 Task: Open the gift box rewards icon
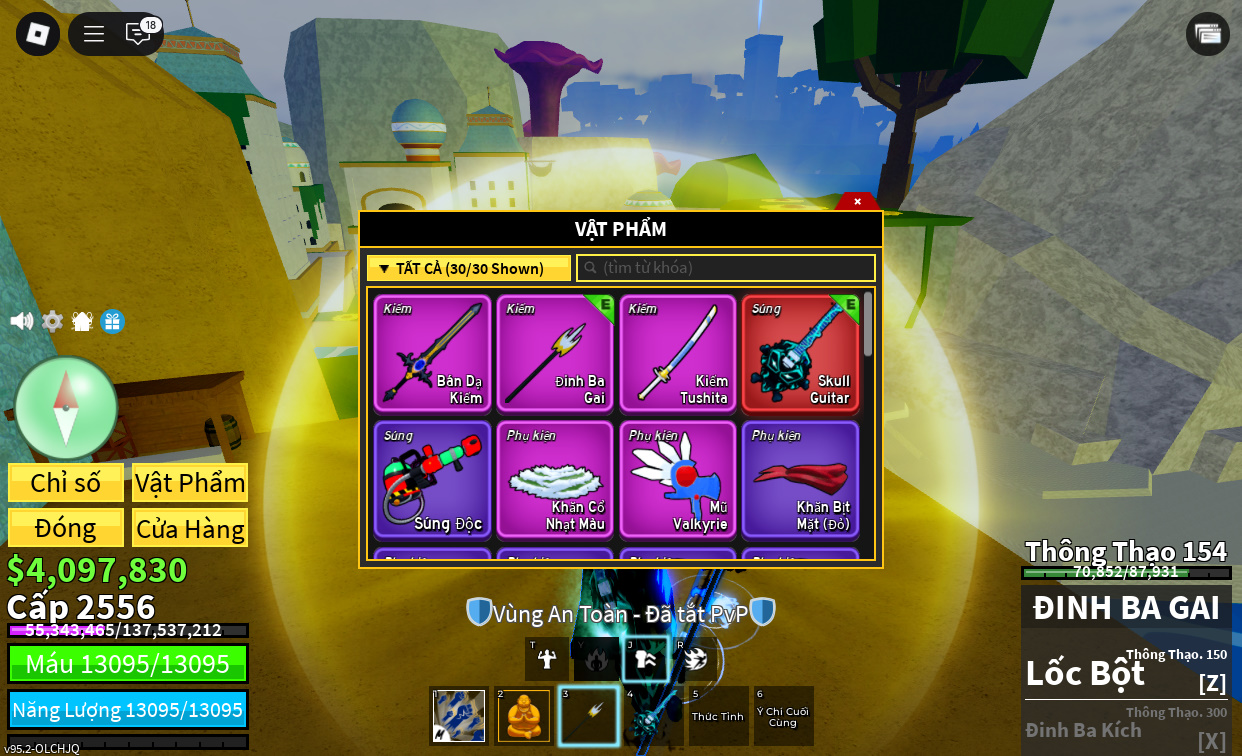point(112,321)
